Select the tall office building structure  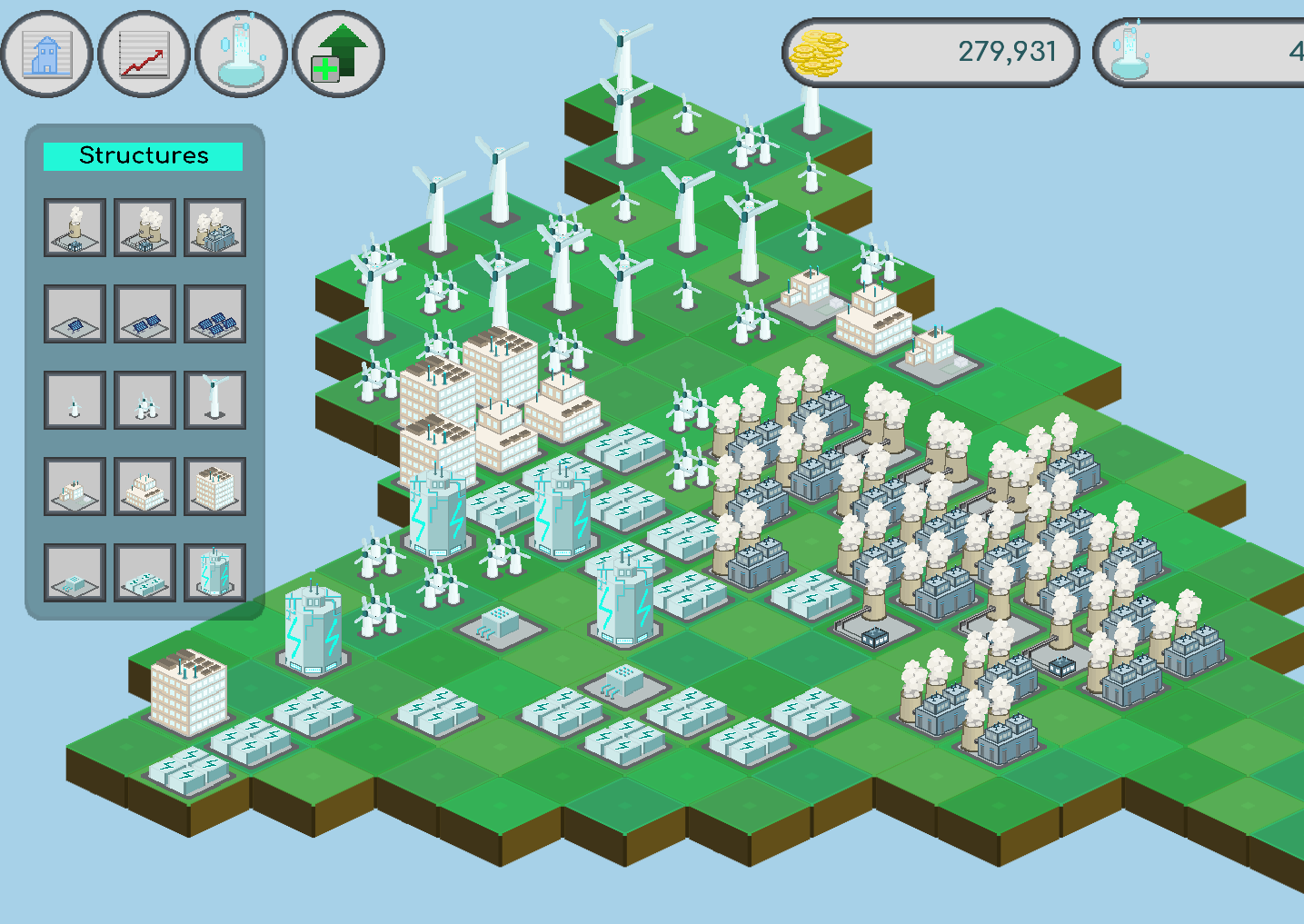pyautogui.click(x=215, y=486)
